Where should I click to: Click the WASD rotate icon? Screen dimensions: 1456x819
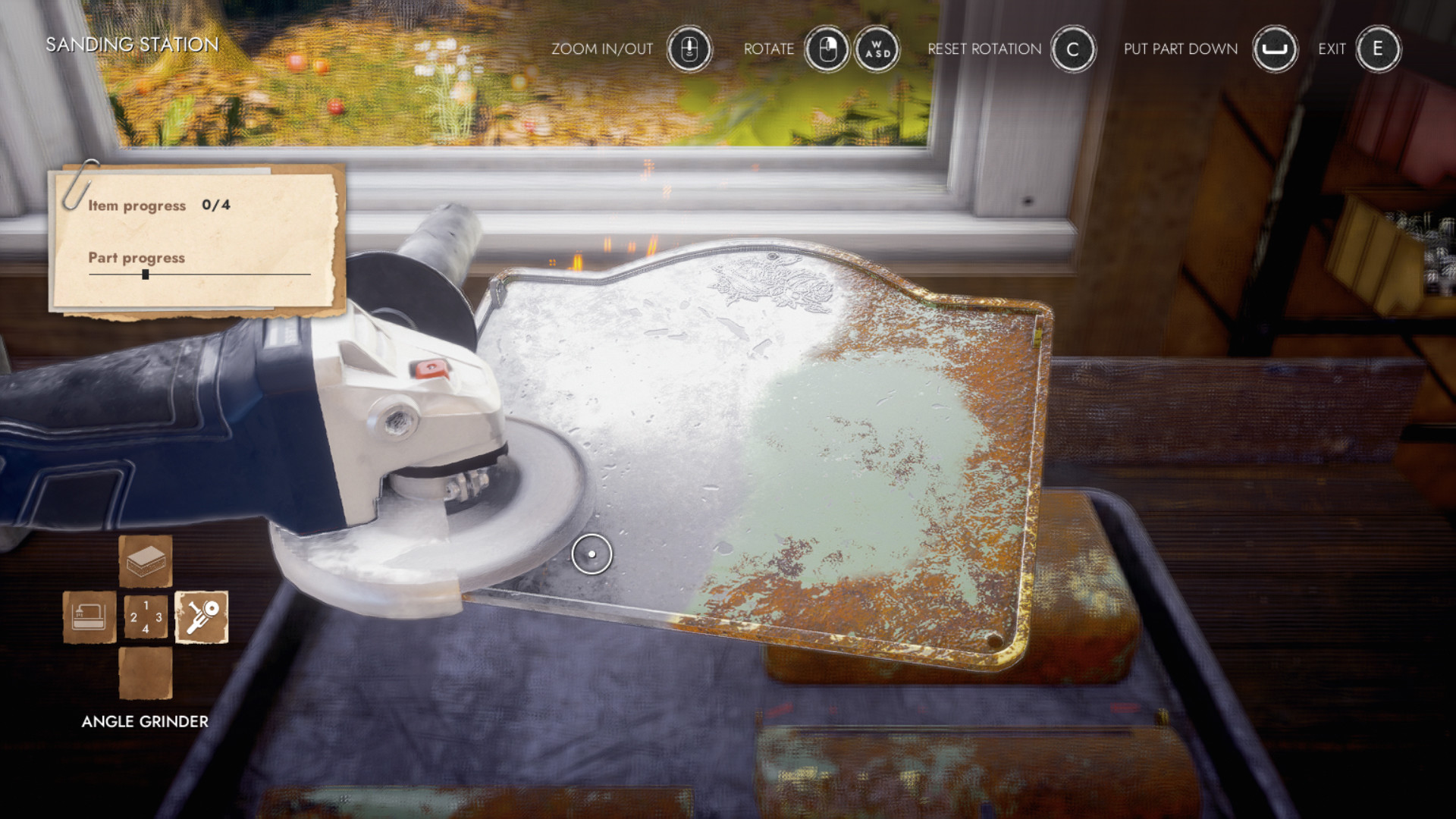click(x=877, y=49)
